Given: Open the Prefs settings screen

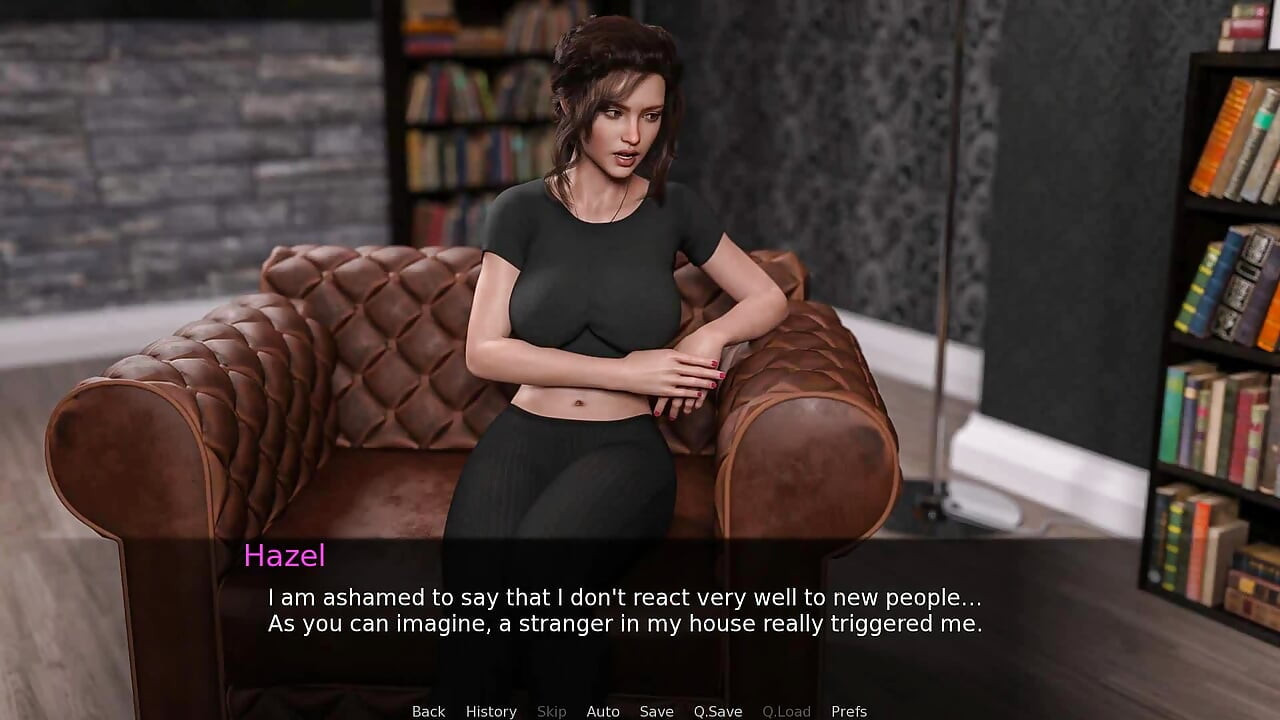Looking at the screenshot, I should point(849,711).
